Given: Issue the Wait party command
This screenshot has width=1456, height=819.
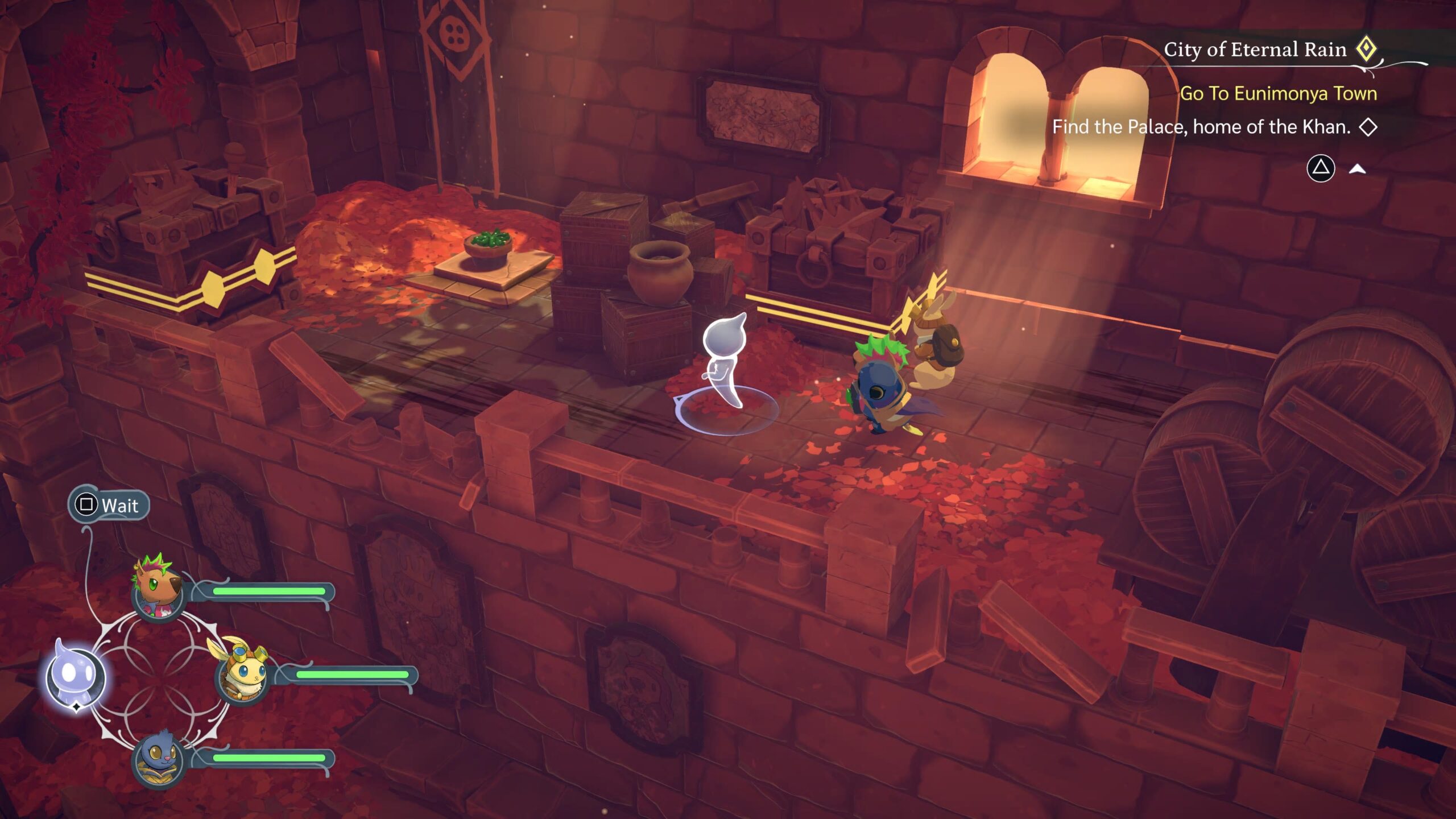Looking at the screenshot, I should pos(109,505).
